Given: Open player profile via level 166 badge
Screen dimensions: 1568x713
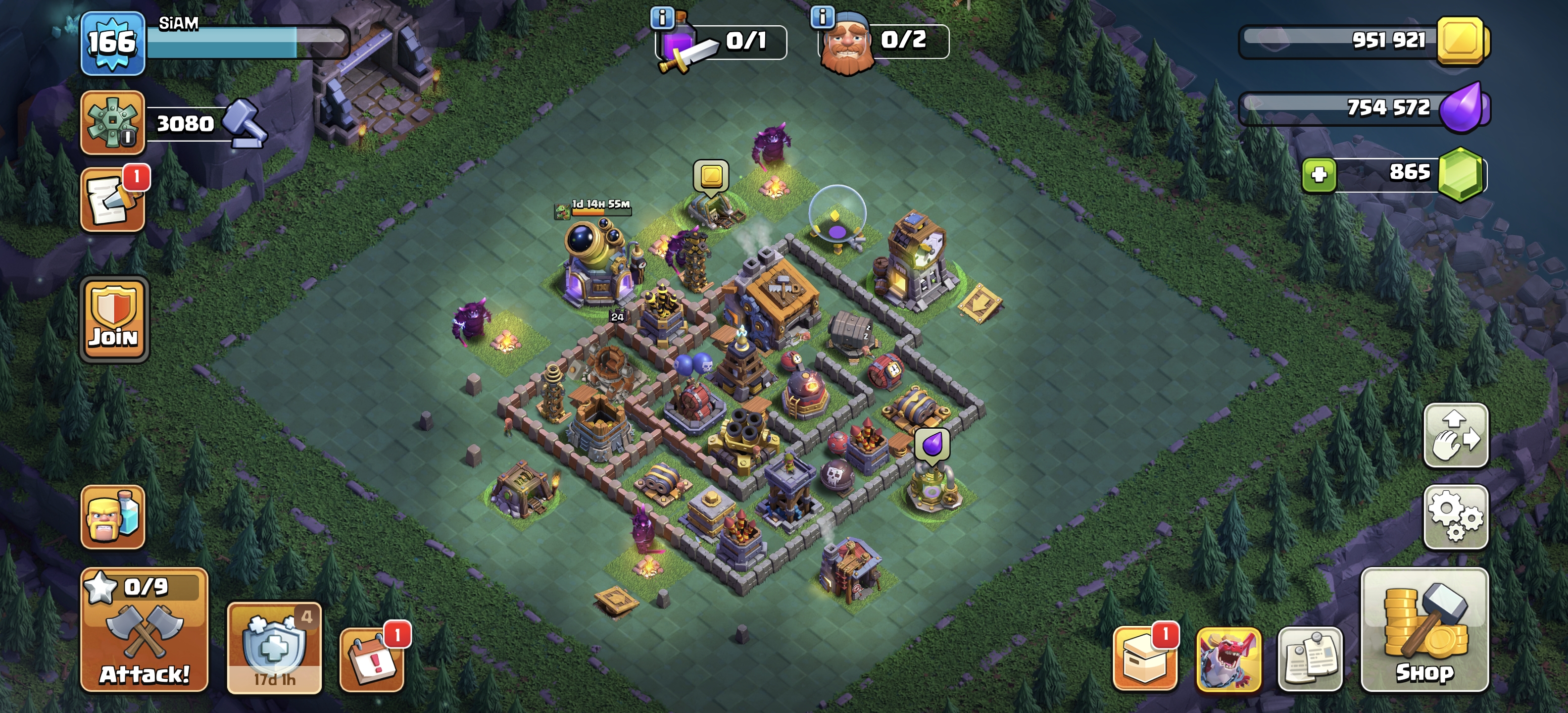Looking at the screenshot, I should tap(113, 43).
